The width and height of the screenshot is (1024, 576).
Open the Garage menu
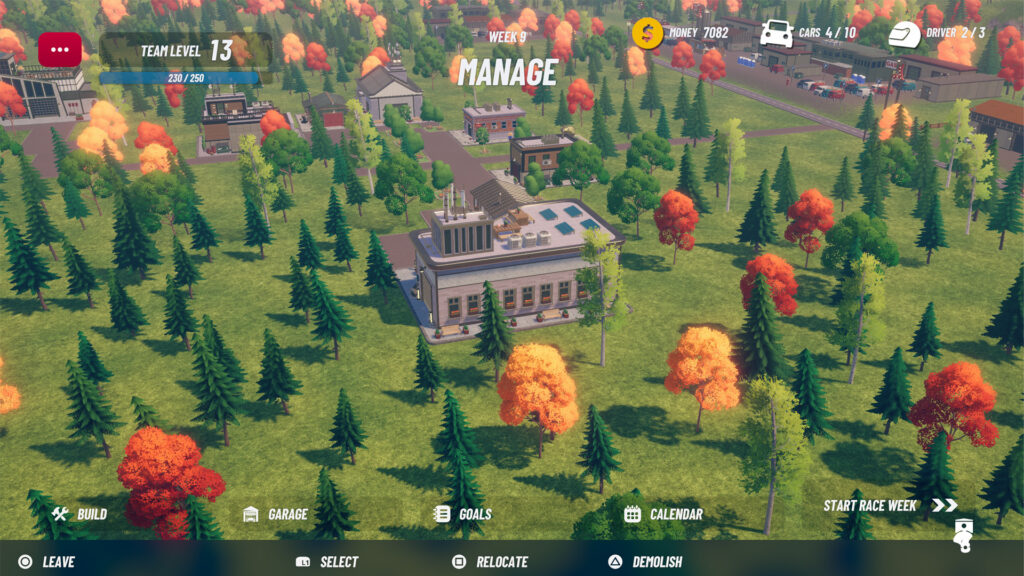(276, 514)
